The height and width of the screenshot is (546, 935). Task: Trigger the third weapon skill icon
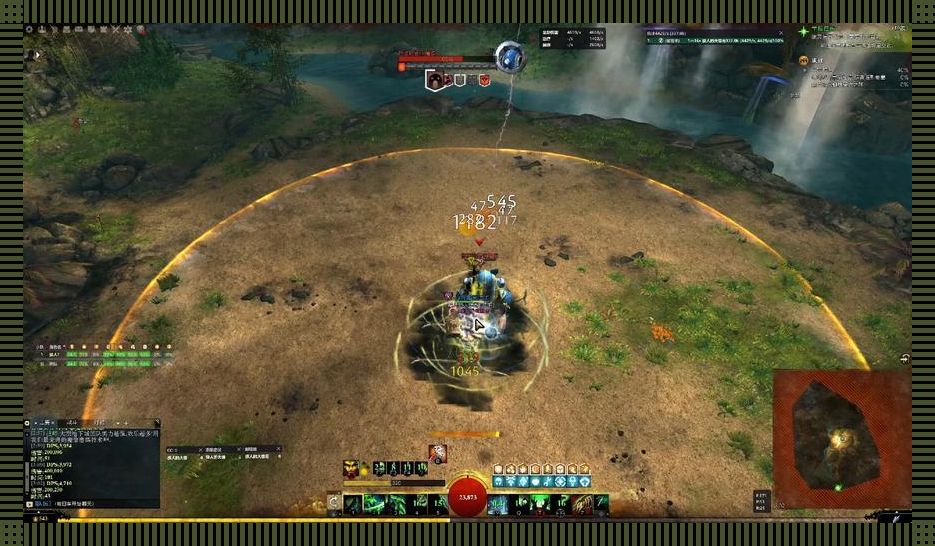(396, 504)
